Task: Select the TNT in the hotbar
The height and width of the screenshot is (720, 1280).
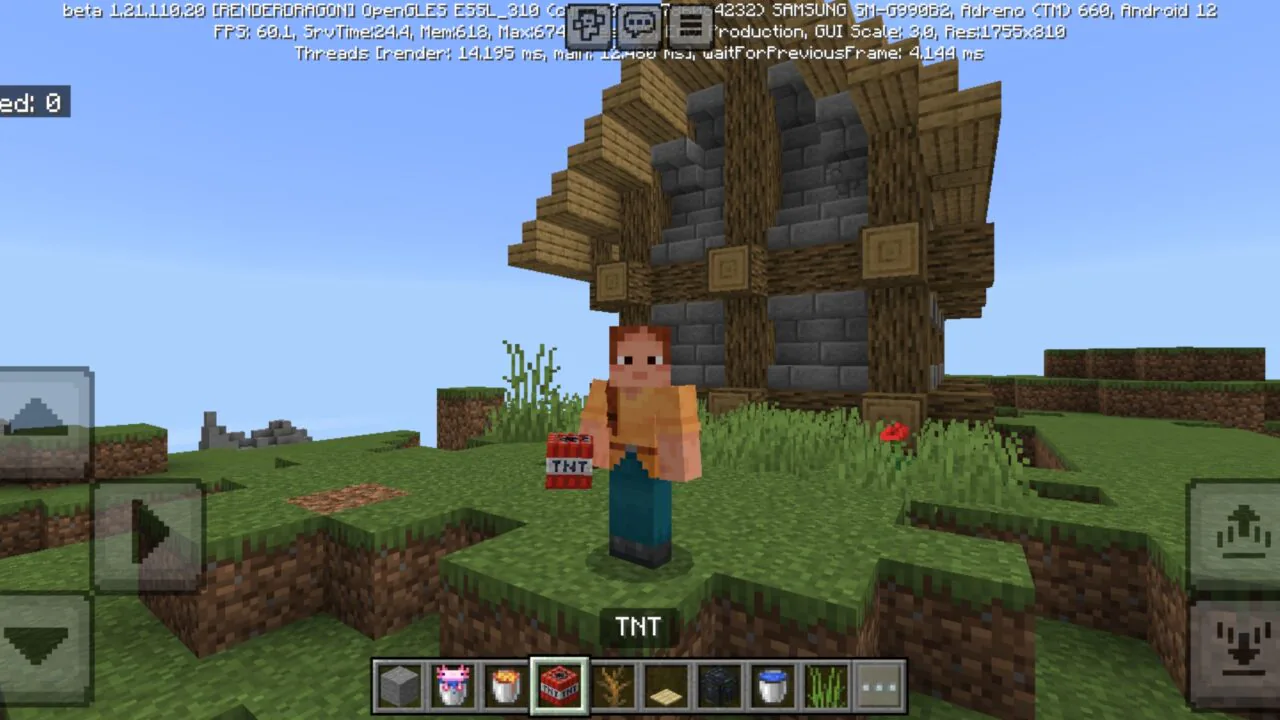Action: [559, 685]
